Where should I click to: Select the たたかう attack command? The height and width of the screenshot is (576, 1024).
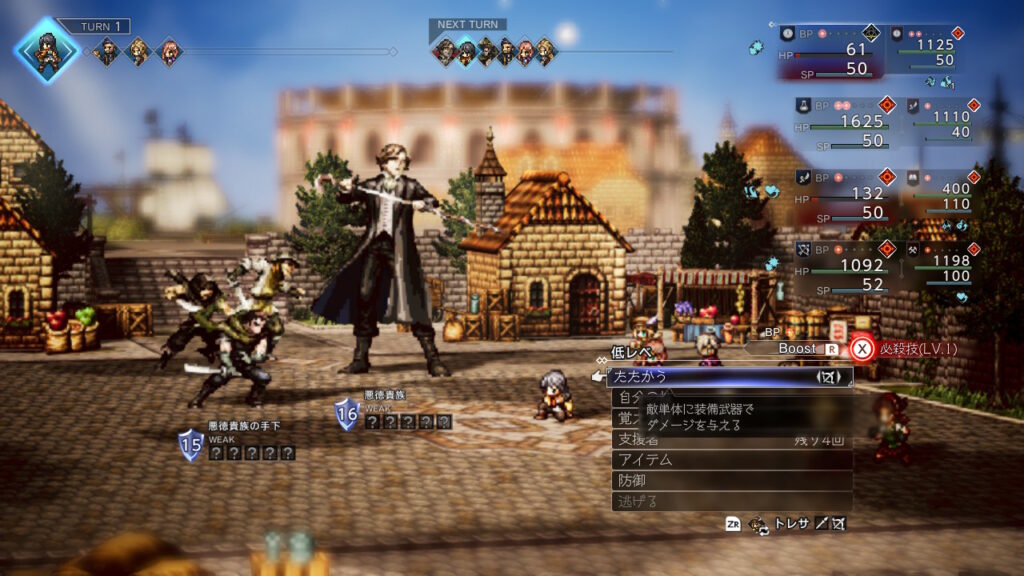(x=729, y=377)
